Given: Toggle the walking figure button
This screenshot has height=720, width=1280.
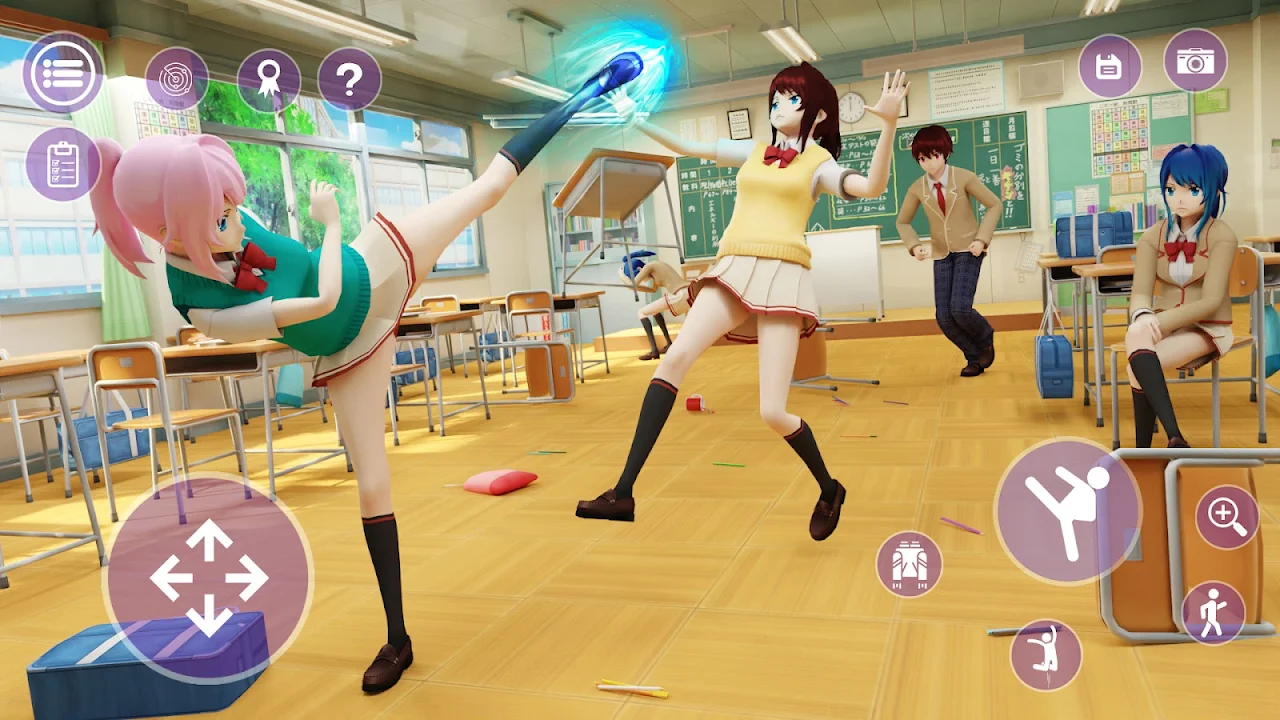Looking at the screenshot, I should [1213, 613].
